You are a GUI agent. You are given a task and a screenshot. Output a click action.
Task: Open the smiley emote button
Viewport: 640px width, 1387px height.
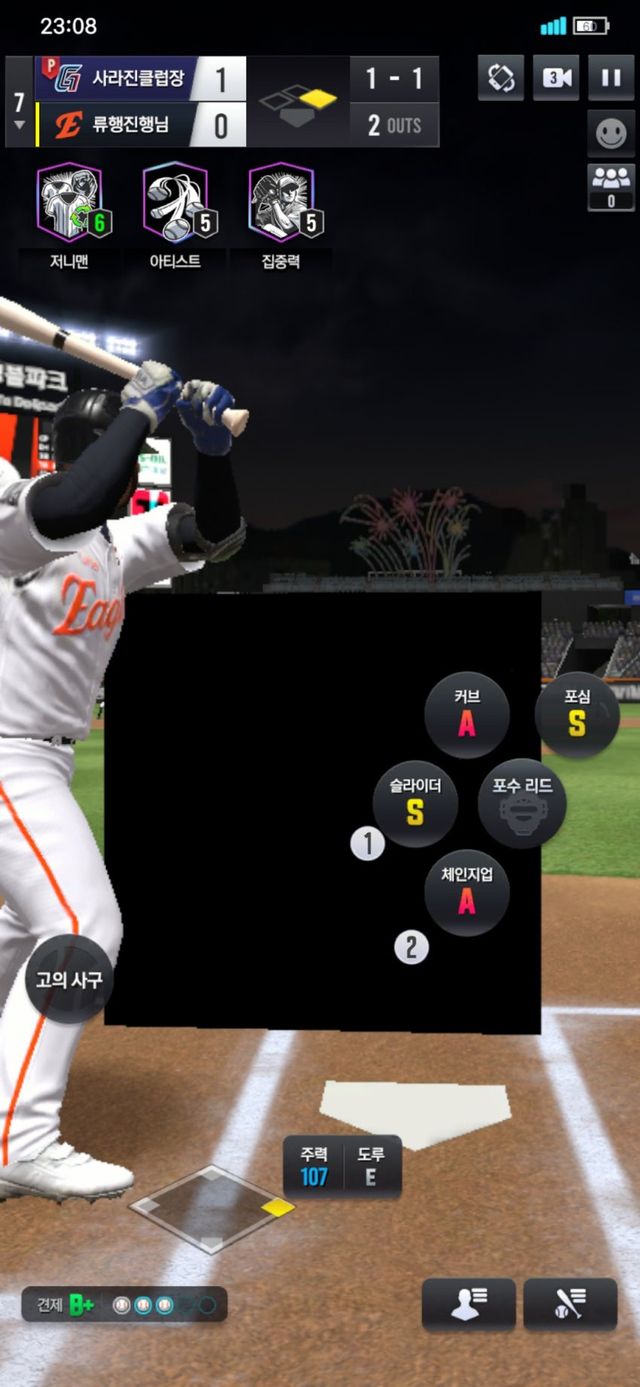[611, 133]
